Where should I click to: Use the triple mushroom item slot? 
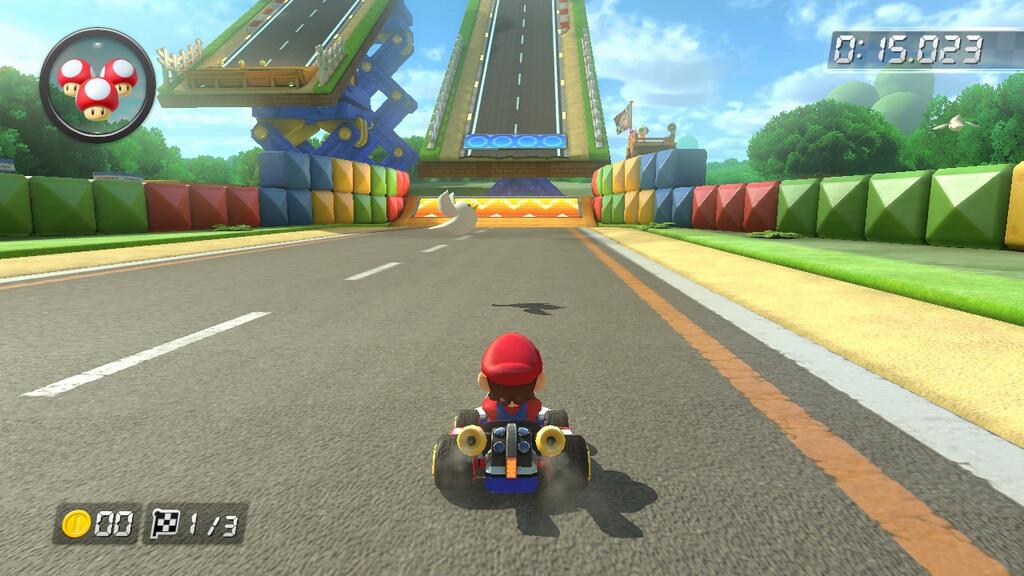click(x=97, y=85)
